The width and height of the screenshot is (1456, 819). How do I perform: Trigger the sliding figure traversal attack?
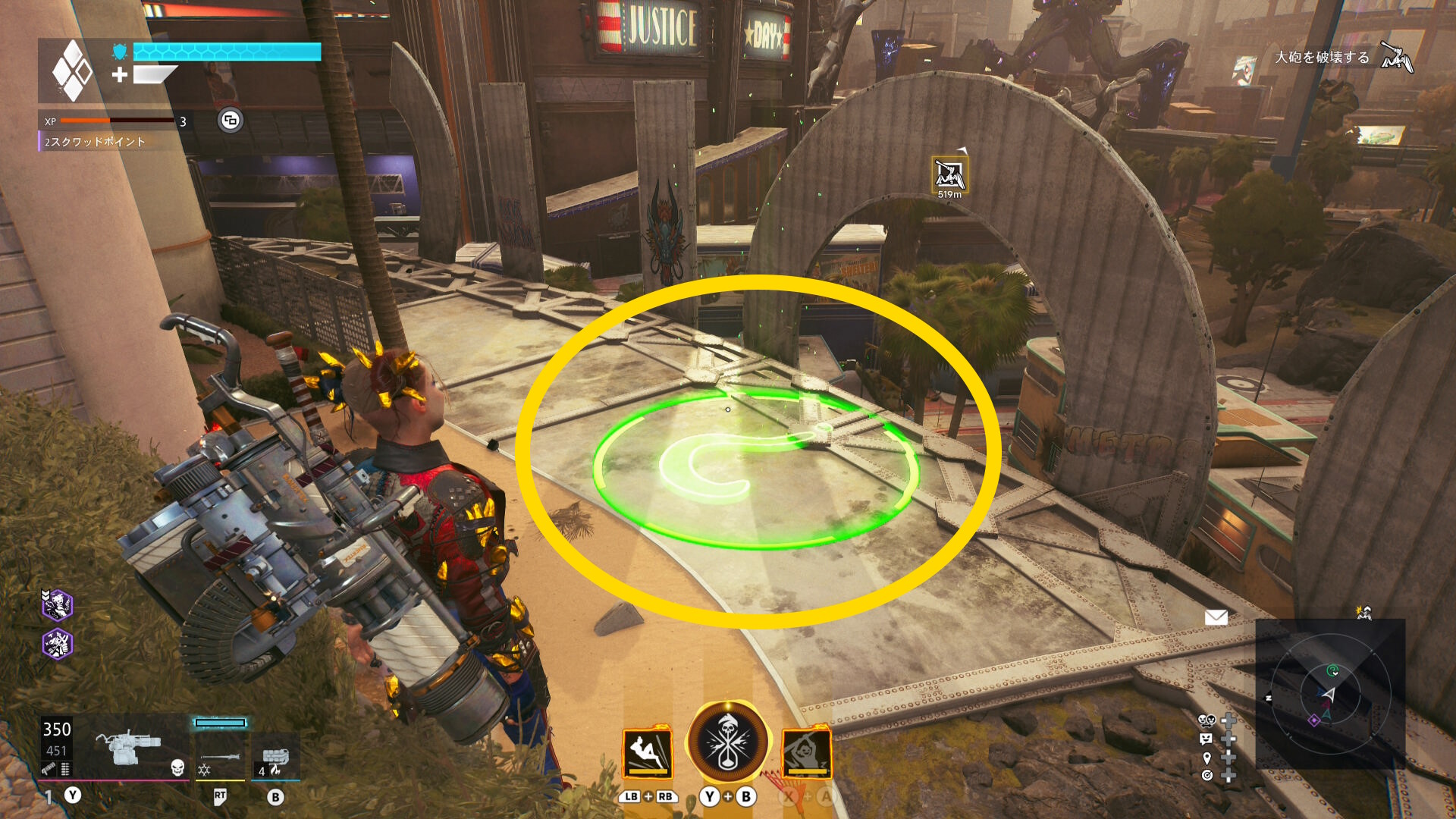pyautogui.click(x=648, y=752)
